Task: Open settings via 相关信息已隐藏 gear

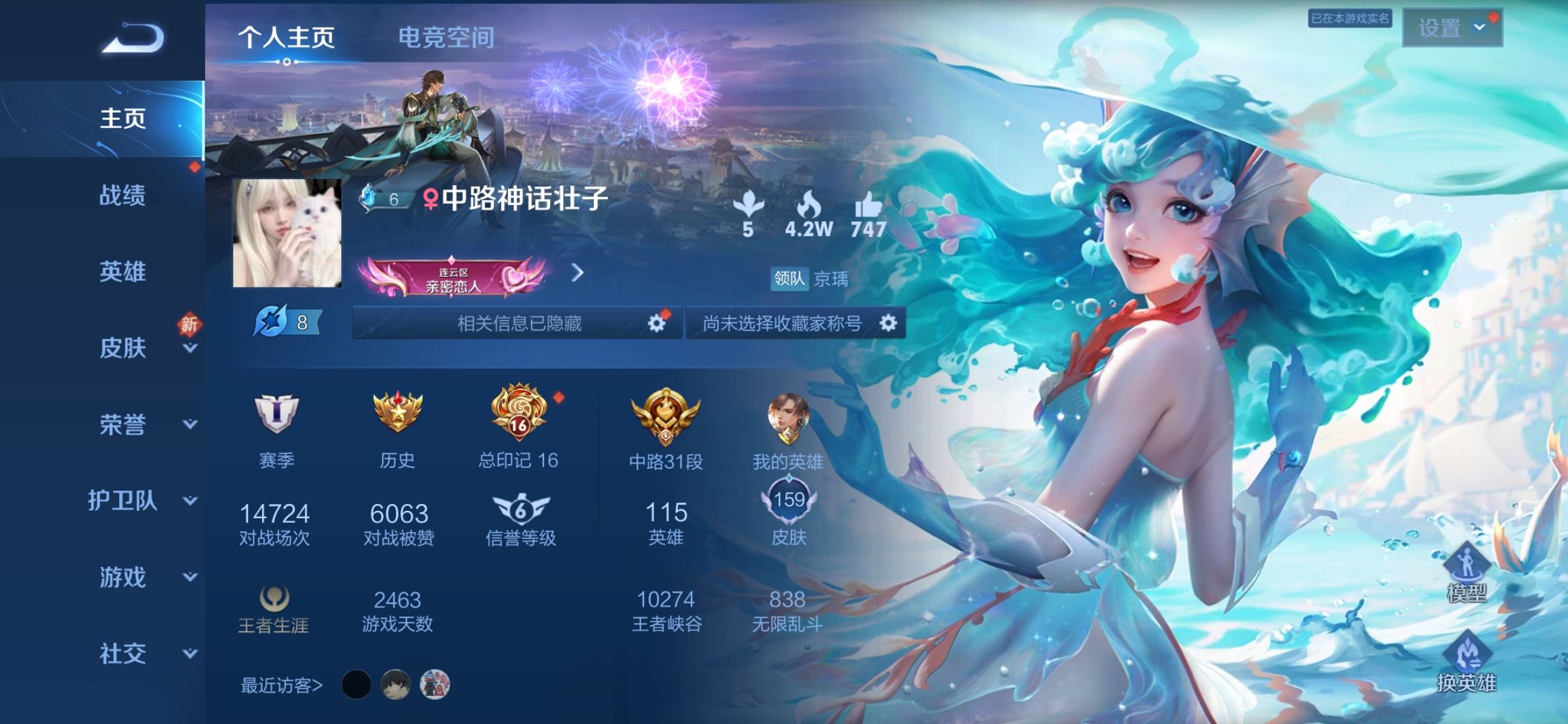Action: click(x=656, y=324)
